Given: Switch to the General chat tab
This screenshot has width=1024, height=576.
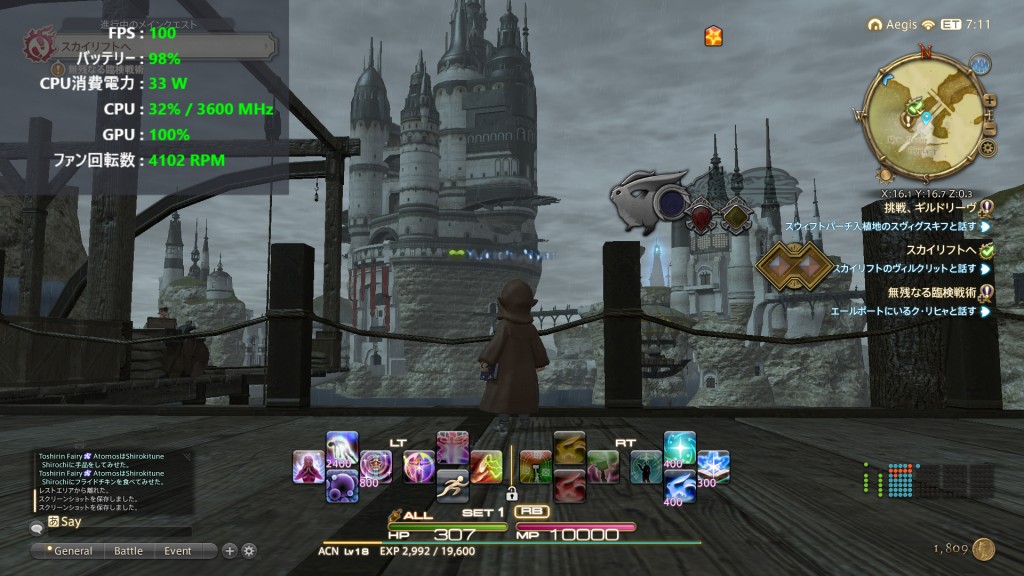Looking at the screenshot, I should (72, 551).
